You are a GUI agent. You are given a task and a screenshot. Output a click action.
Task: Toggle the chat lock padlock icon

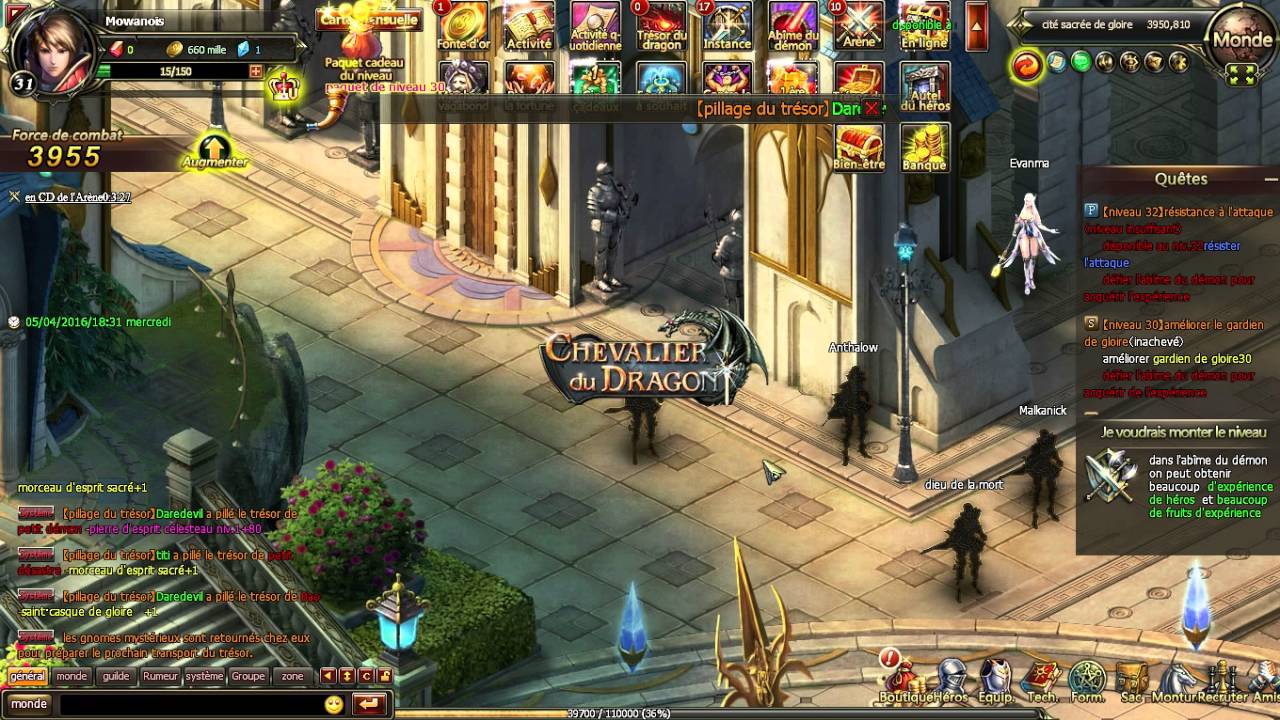pos(384,676)
